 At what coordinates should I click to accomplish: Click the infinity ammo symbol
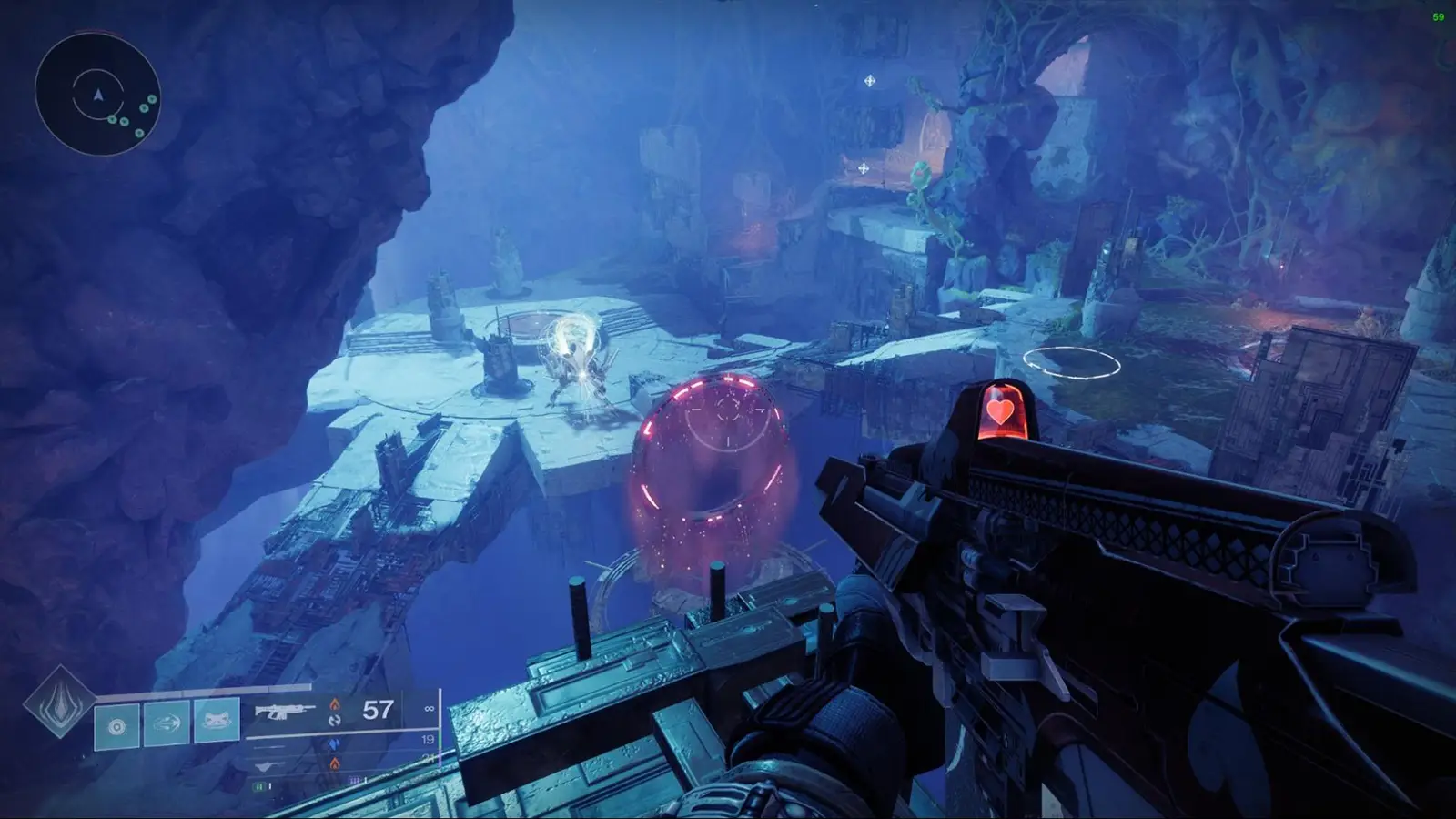(430, 709)
